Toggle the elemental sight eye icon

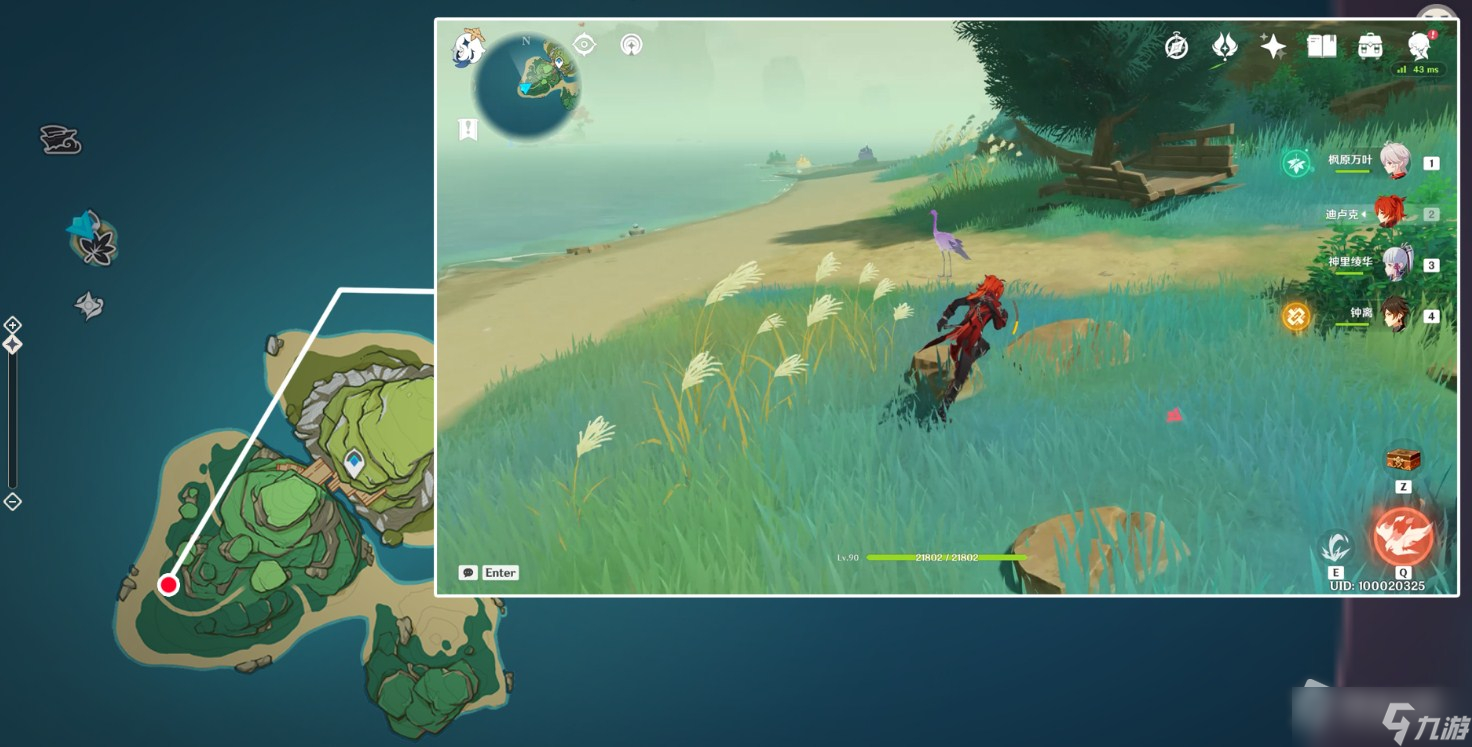tap(584, 45)
